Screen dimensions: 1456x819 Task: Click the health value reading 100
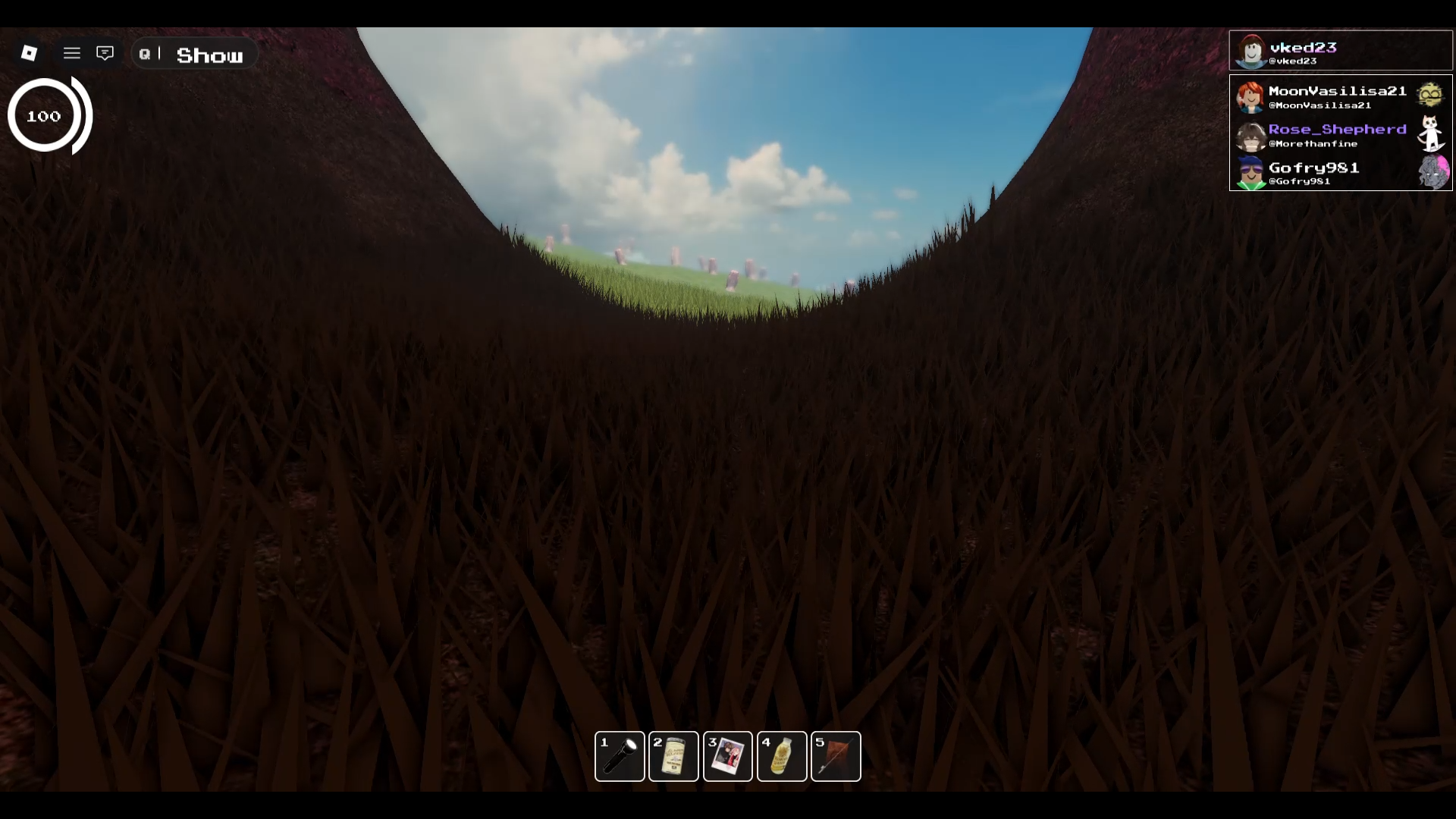[44, 116]
